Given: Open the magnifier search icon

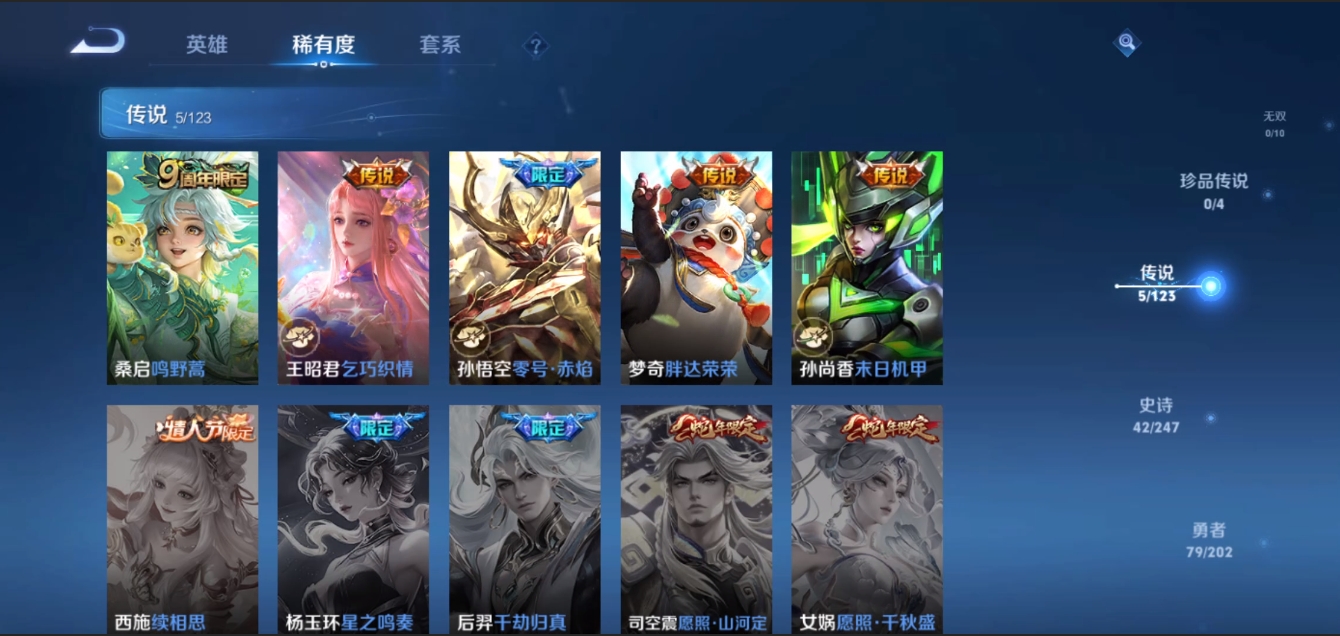Looking at the screenshot, I should pos(1127,43).
